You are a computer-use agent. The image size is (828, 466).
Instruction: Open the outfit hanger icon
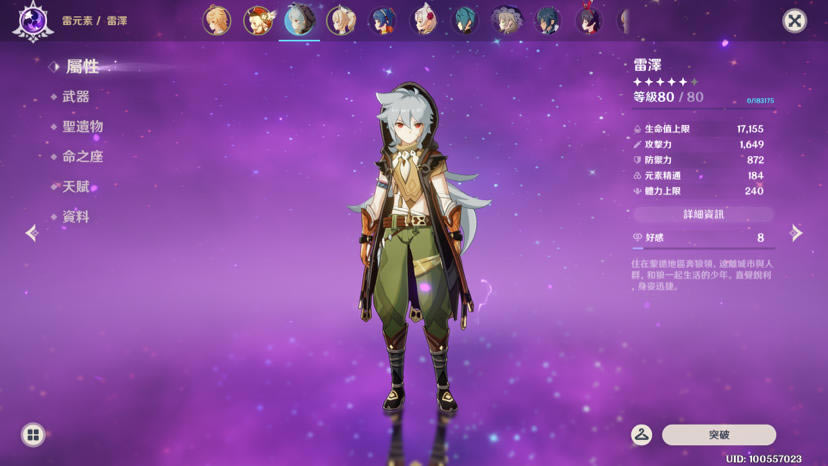click(642, 435)
